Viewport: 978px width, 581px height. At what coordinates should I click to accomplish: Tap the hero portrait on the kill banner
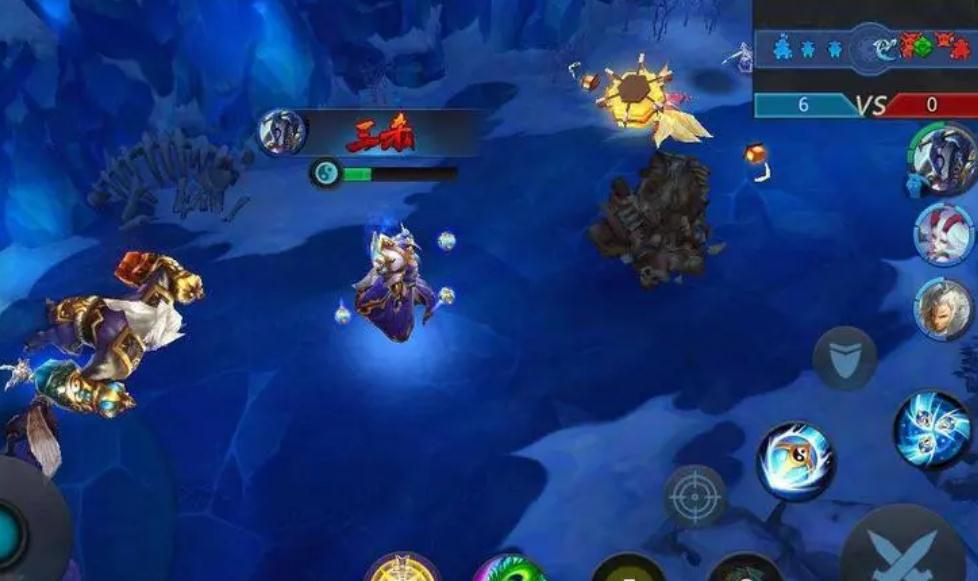click(x=281, y=133)
